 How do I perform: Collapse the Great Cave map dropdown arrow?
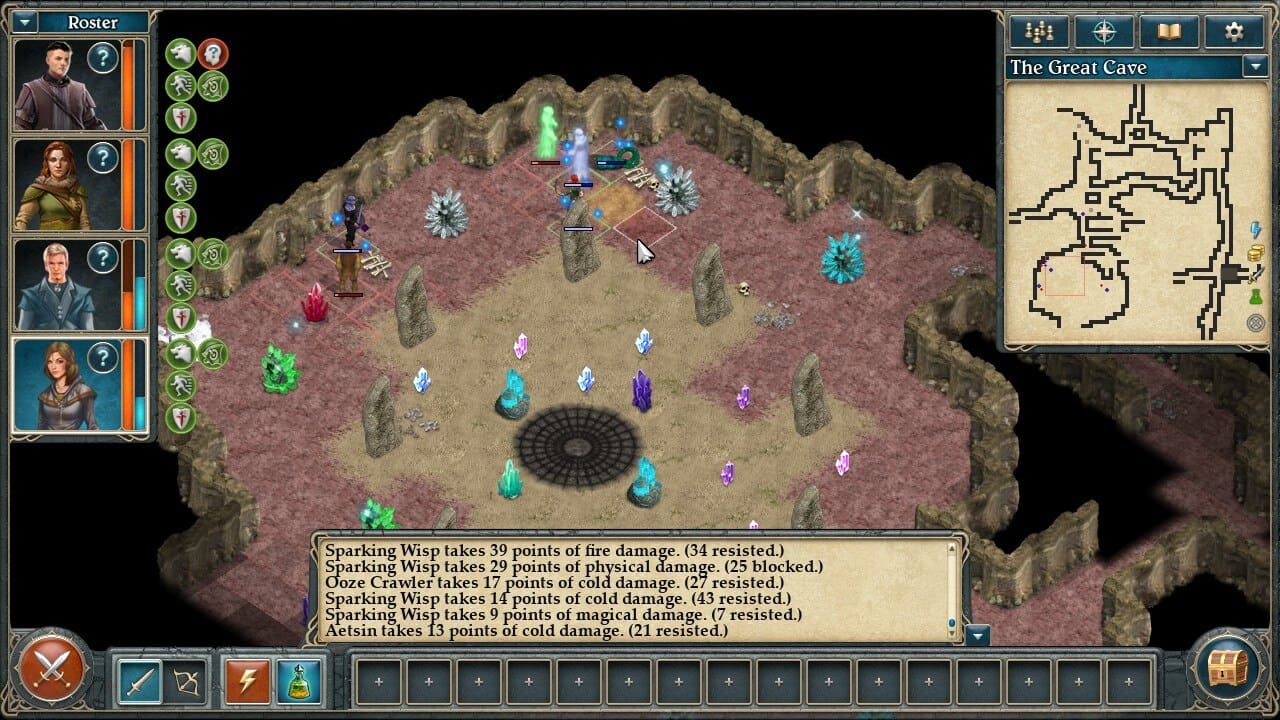point(1255,67)
